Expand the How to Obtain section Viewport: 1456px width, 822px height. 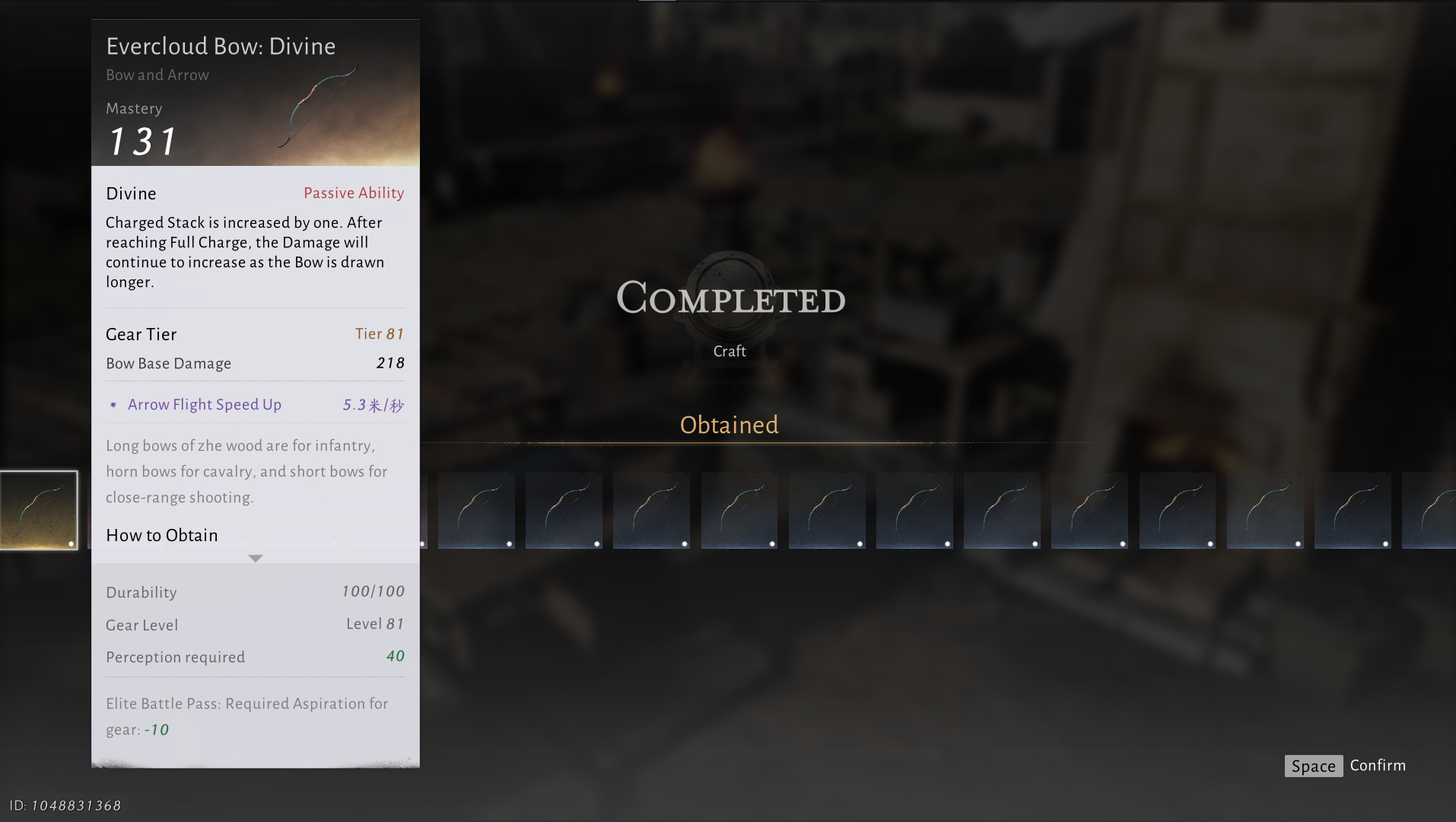256,558
